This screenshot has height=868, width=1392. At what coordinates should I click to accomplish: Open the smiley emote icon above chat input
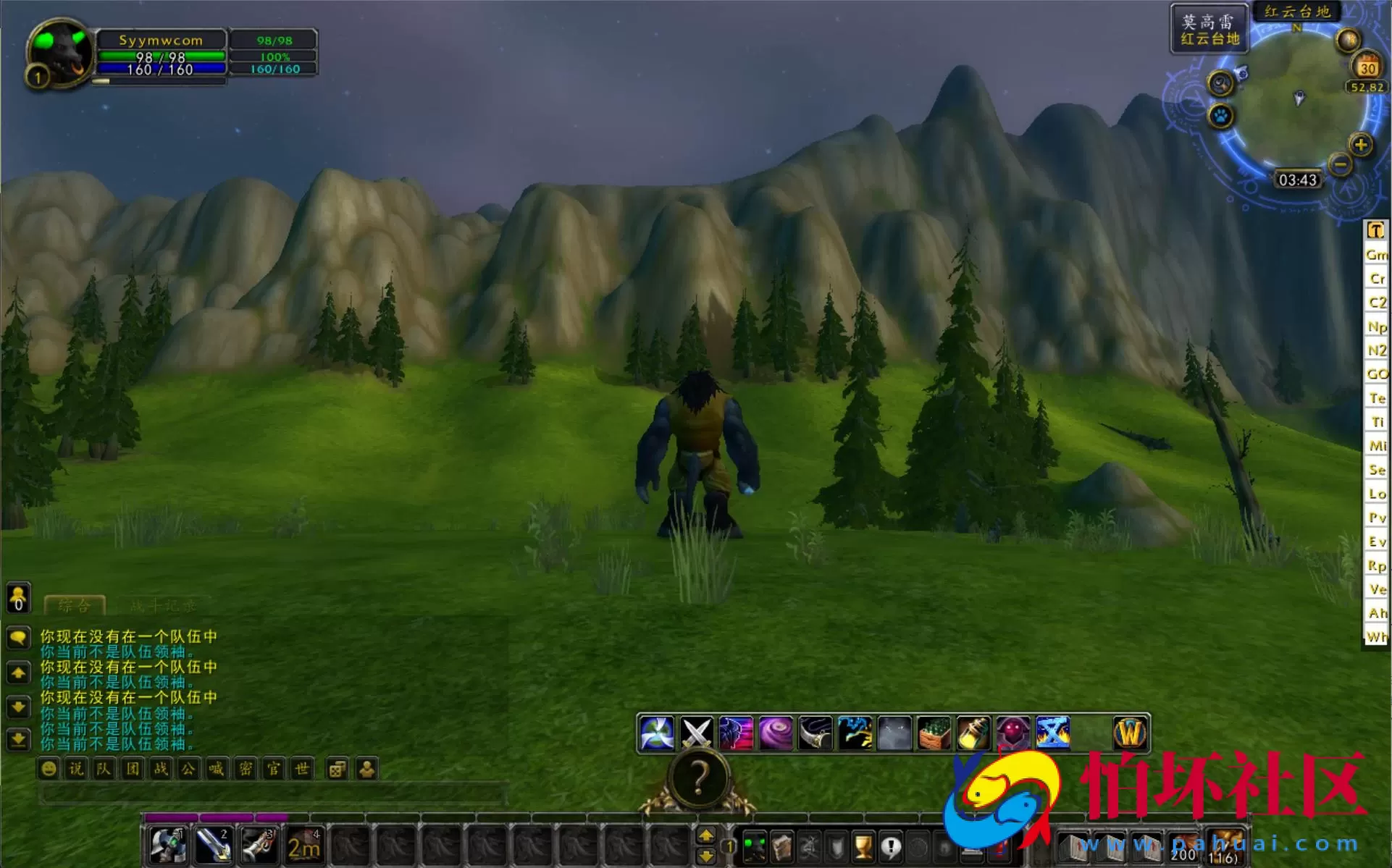49,769
